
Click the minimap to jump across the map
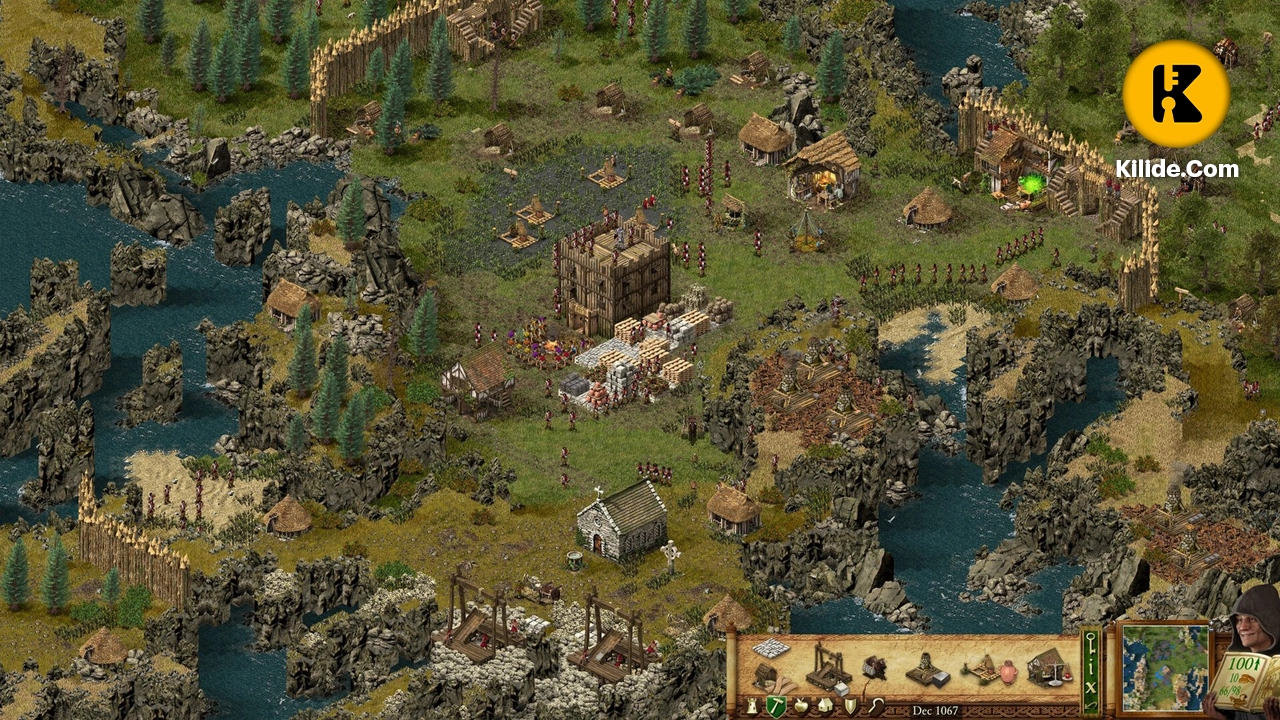pyautogui.click(x=1163, y=668)
